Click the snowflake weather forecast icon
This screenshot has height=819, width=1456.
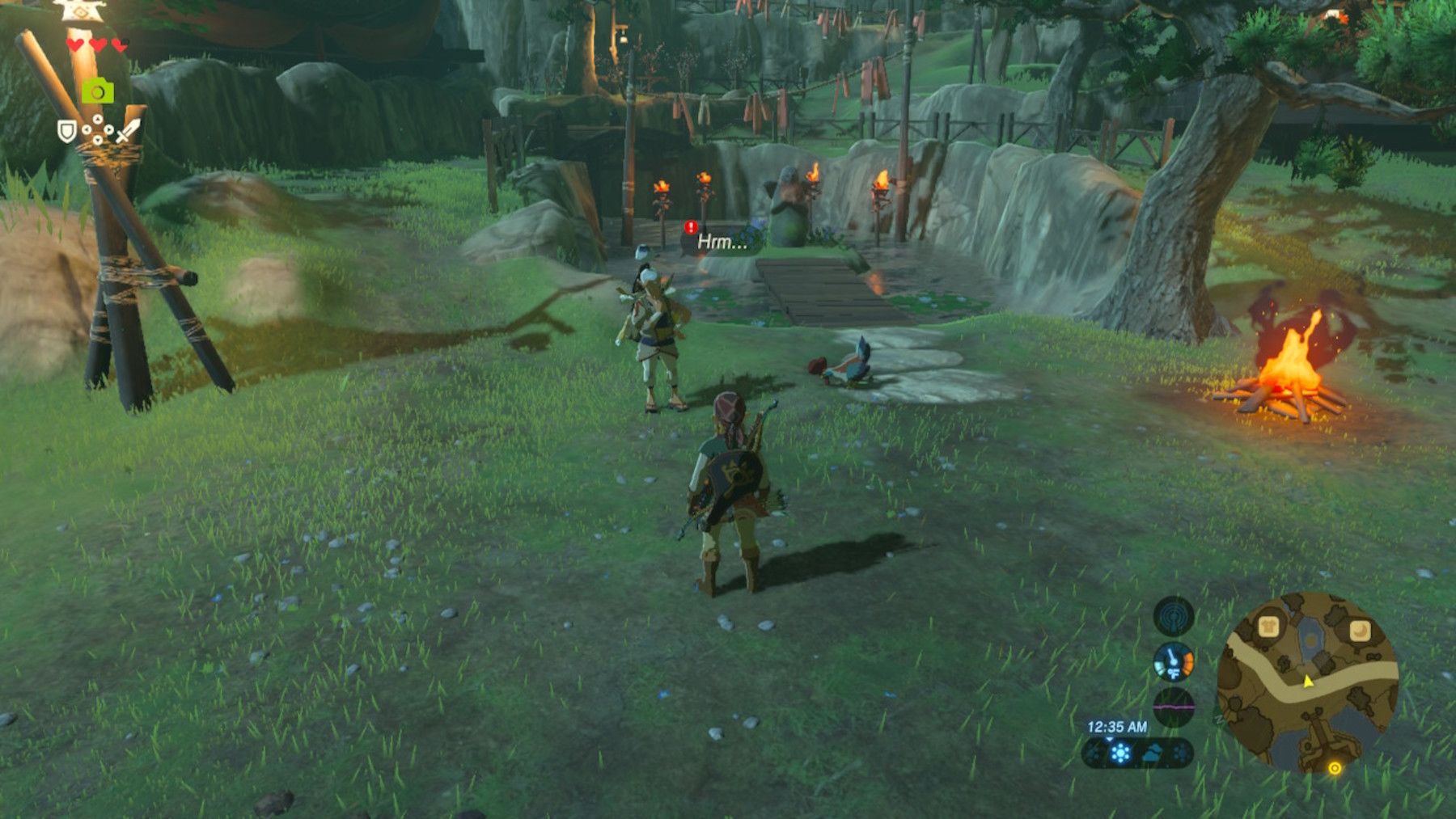[1121, 753]
